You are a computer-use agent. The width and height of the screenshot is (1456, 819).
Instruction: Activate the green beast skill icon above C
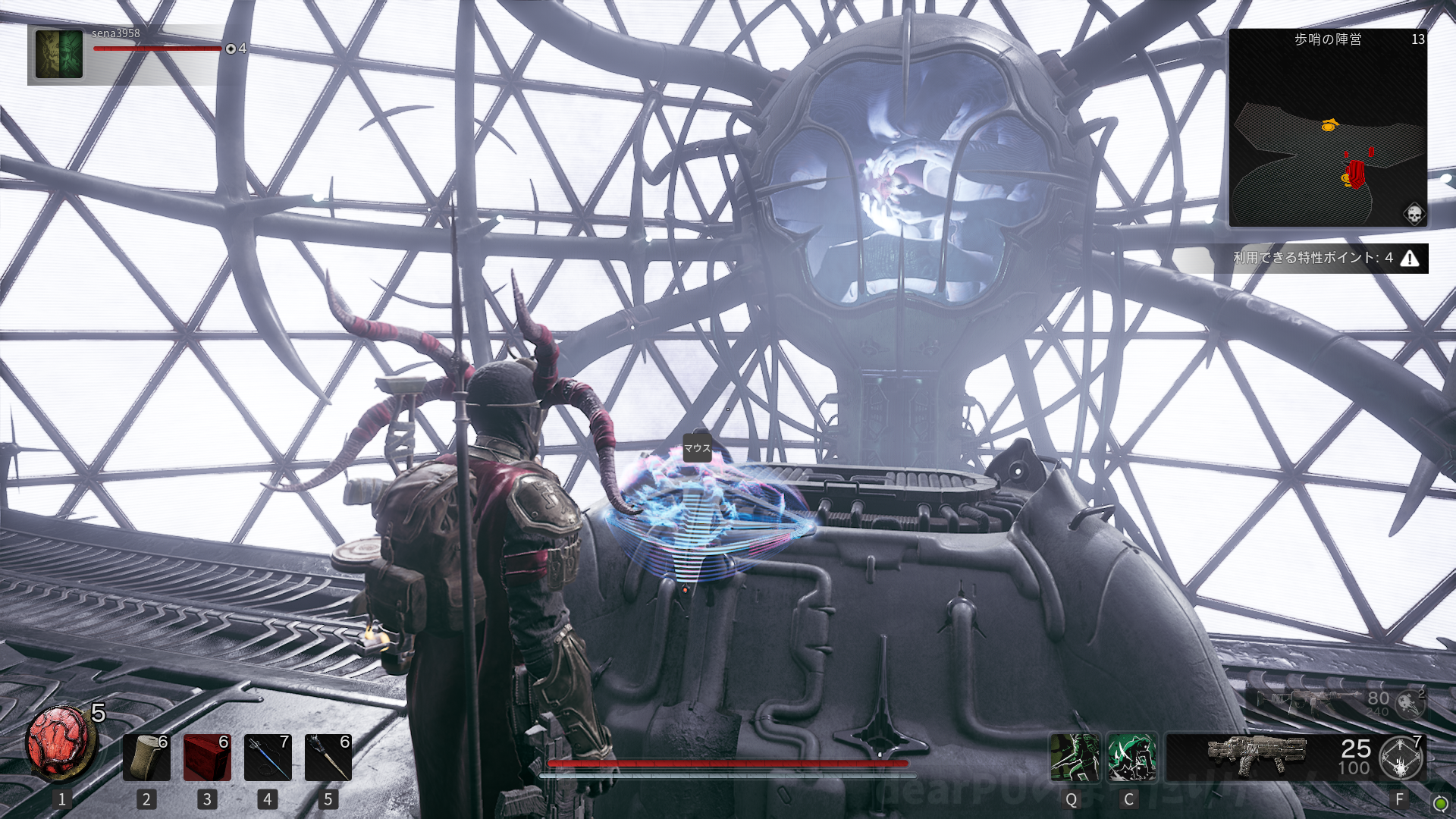point(1131,757)
